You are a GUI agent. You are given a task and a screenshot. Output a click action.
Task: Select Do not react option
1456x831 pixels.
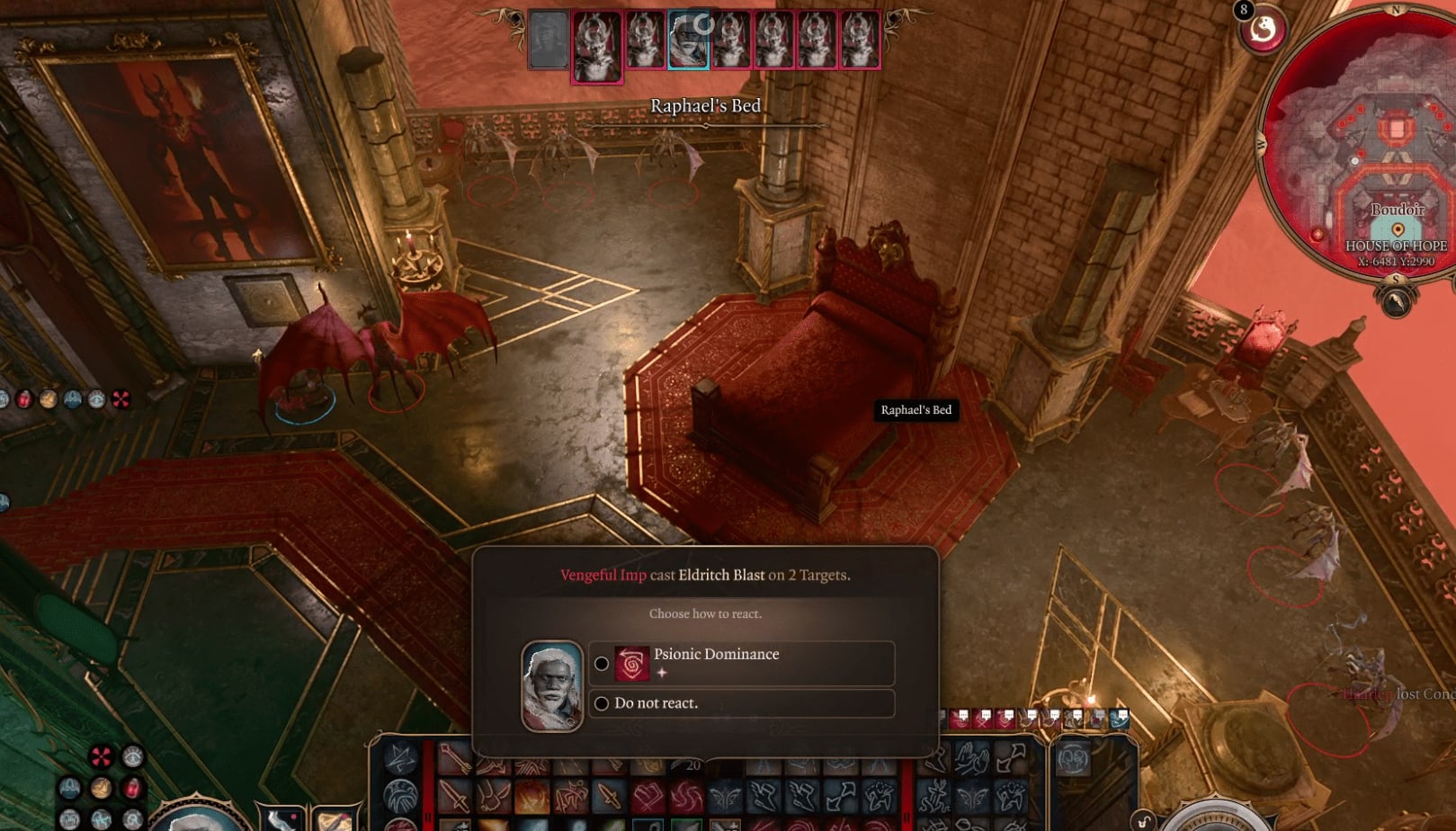(602, 703)
